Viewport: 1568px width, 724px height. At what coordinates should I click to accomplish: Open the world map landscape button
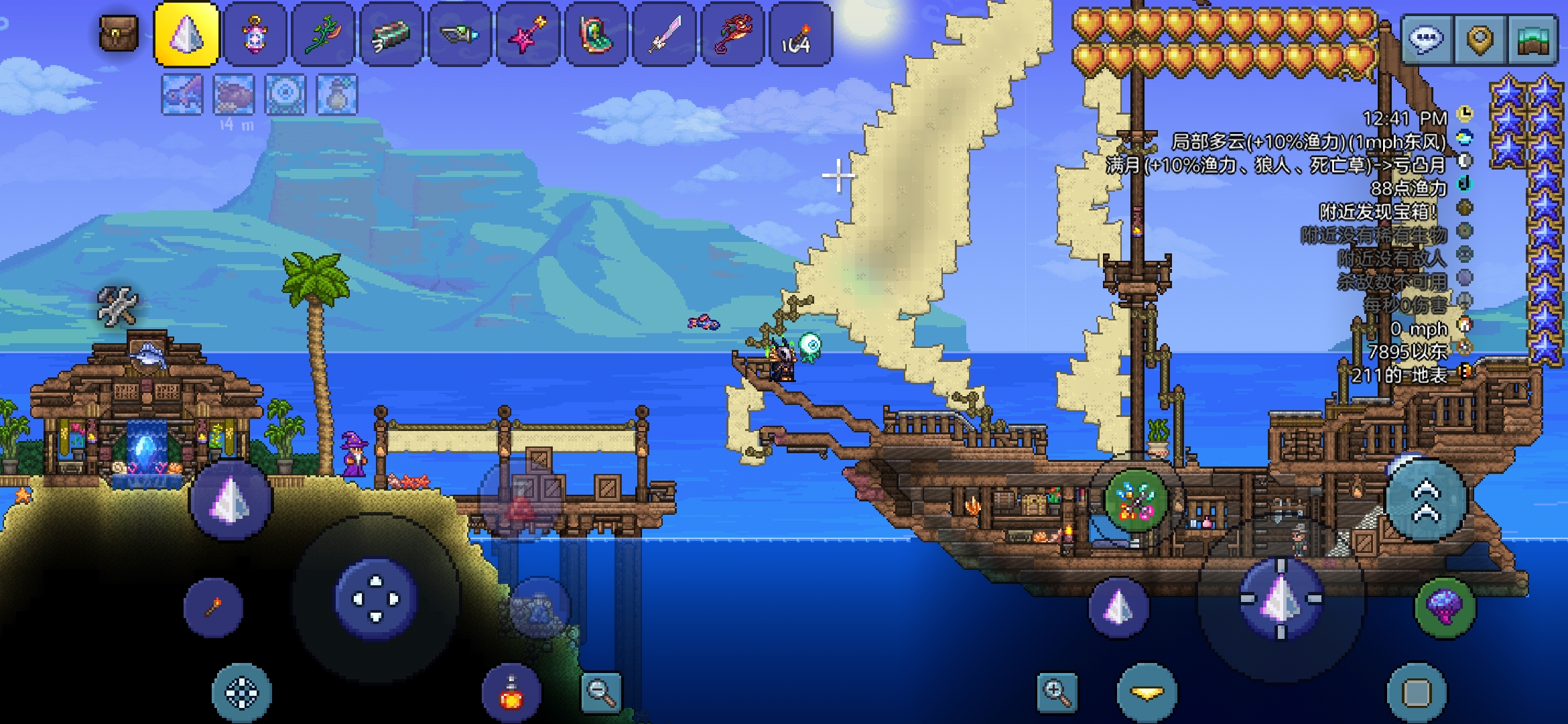tap(1532, 40)
